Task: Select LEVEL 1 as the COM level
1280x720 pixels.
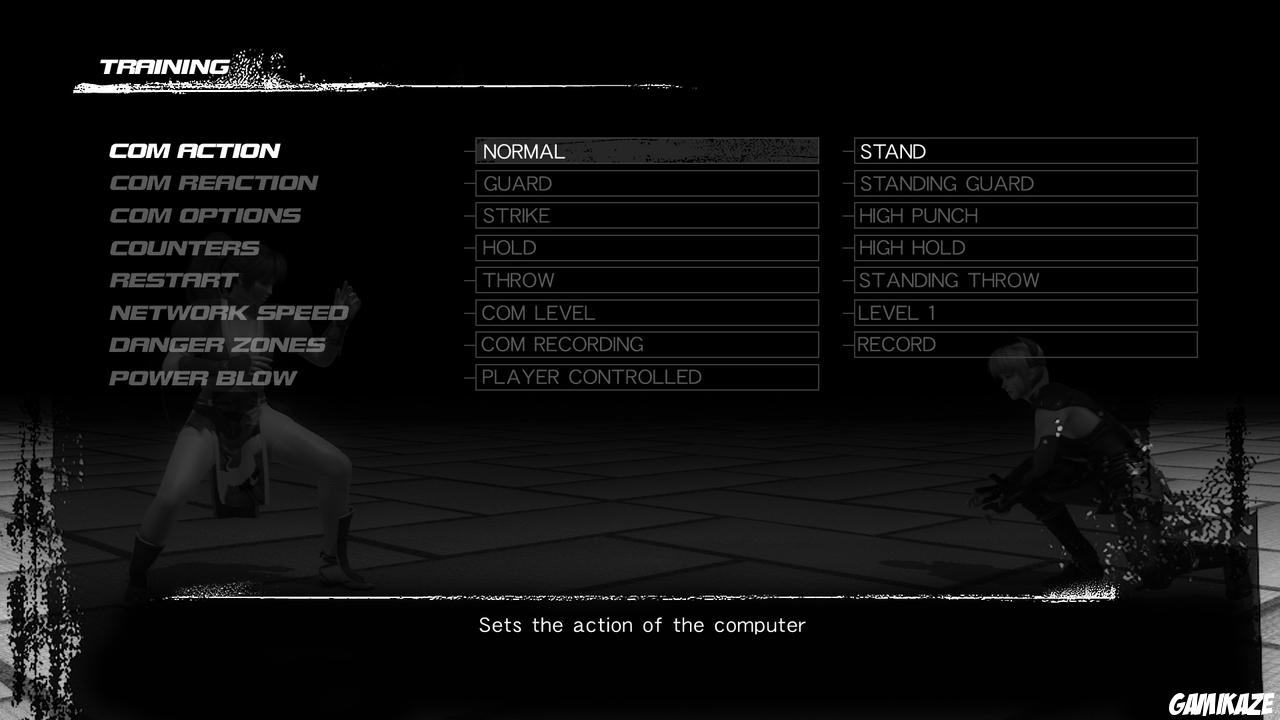Action: pyautogui.click(x=1025, y=312)
